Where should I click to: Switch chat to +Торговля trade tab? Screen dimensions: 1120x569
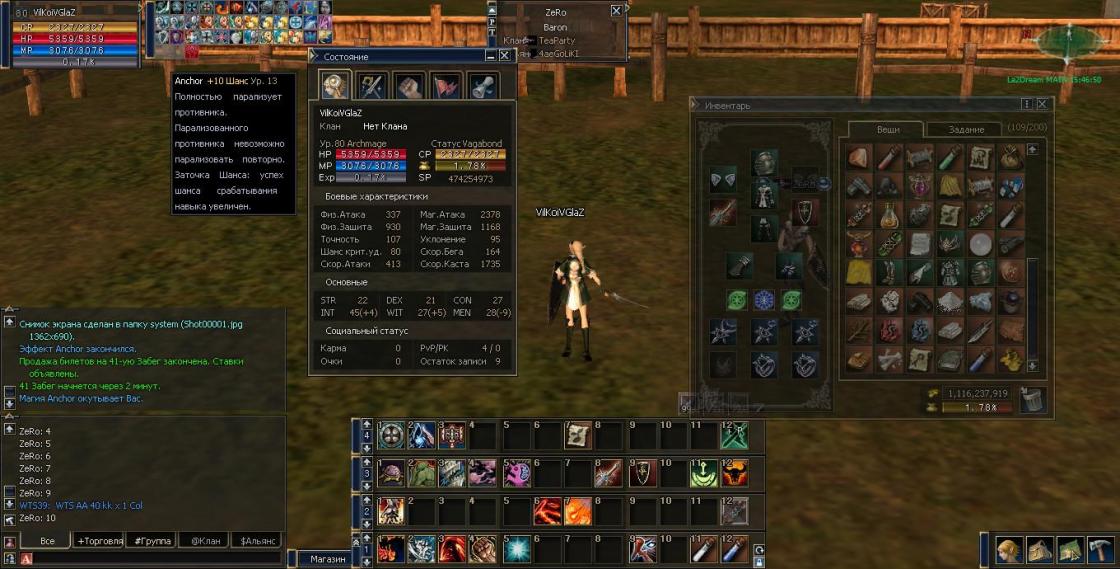point(100,540)
